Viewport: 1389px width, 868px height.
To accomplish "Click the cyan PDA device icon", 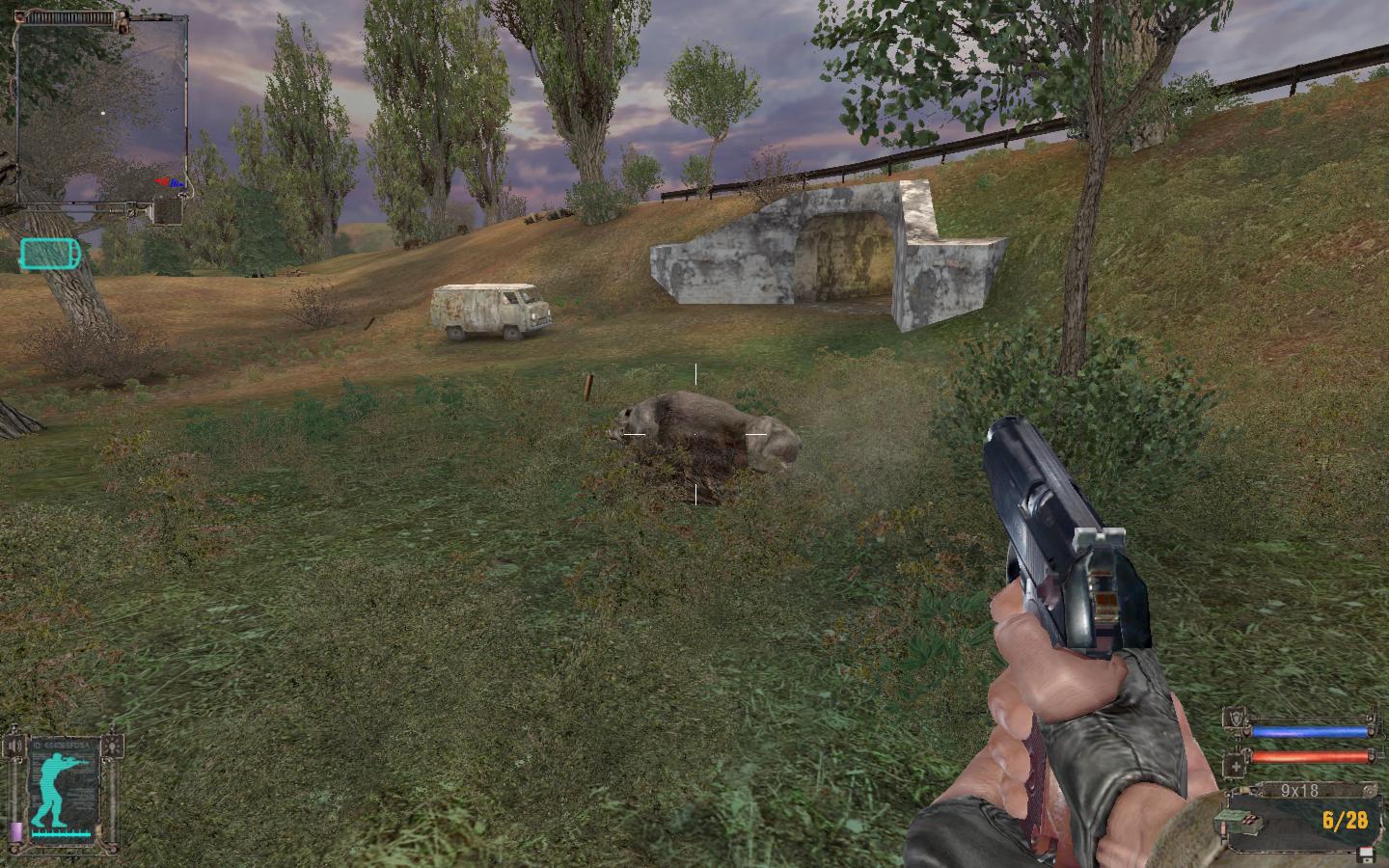I will tap(48, 256).
